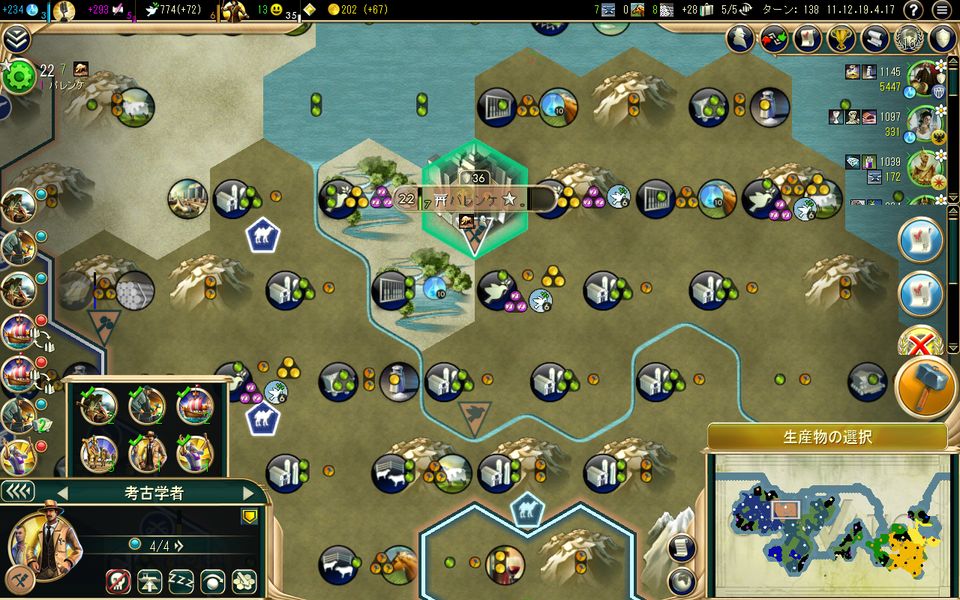Select the hammer production notification
Screen dimensions: 960x600
pyautogui.click(x=927, y=388)
